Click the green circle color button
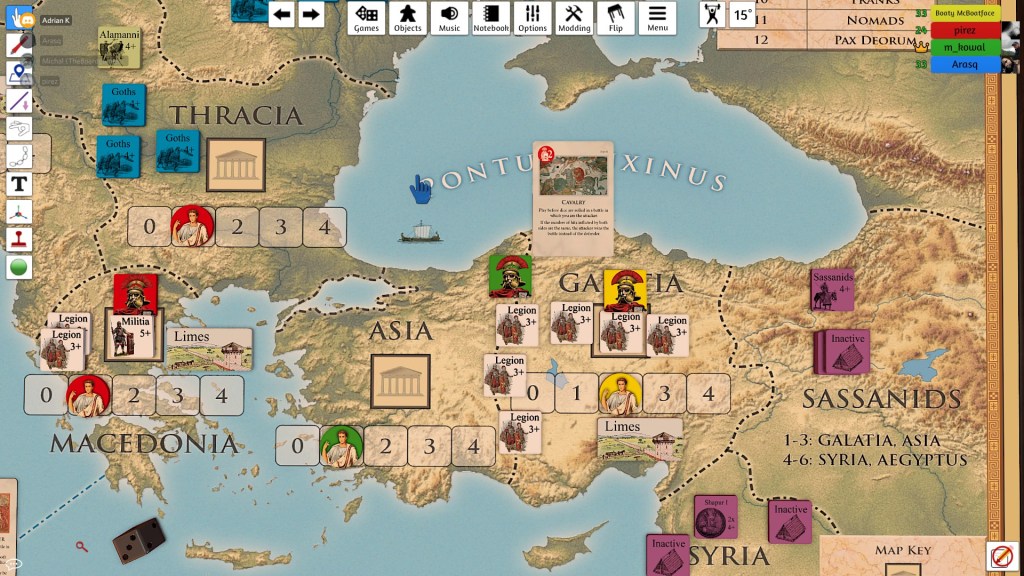The width and height of the screenshot is (1024, 576). [x=19, y=267]
